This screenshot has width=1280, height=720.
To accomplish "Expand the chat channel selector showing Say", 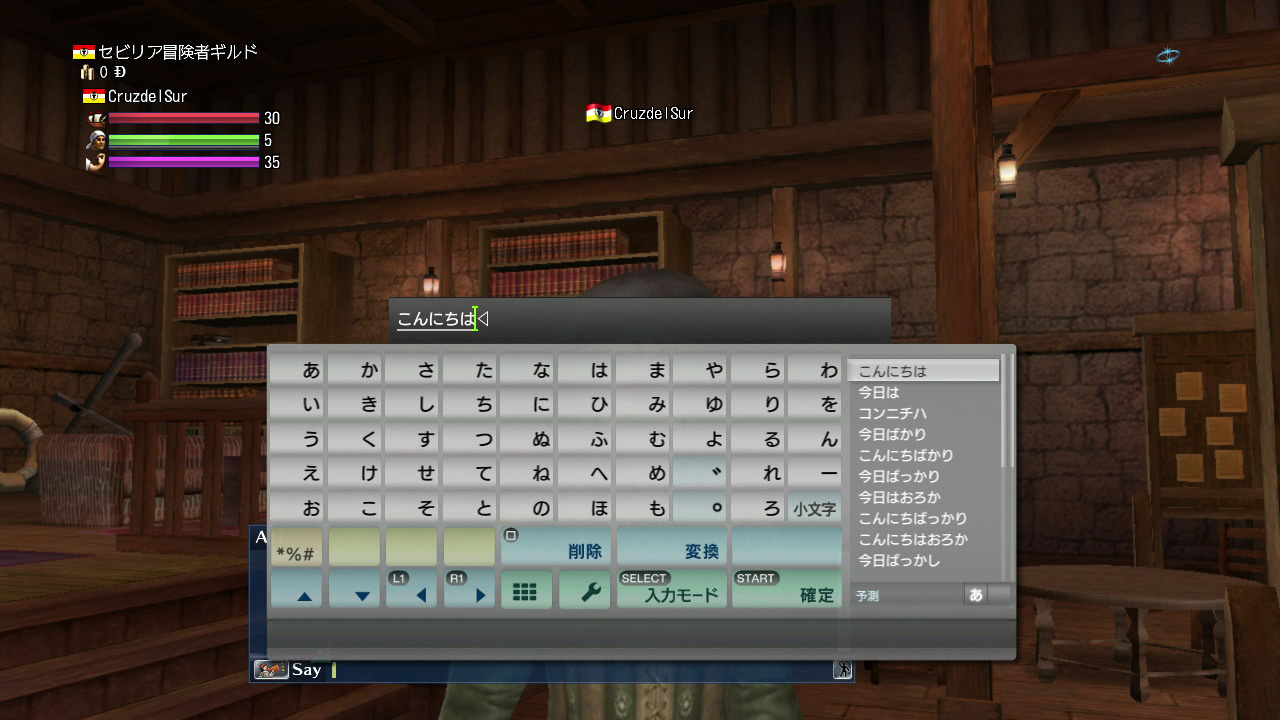I will coord(307,670).
